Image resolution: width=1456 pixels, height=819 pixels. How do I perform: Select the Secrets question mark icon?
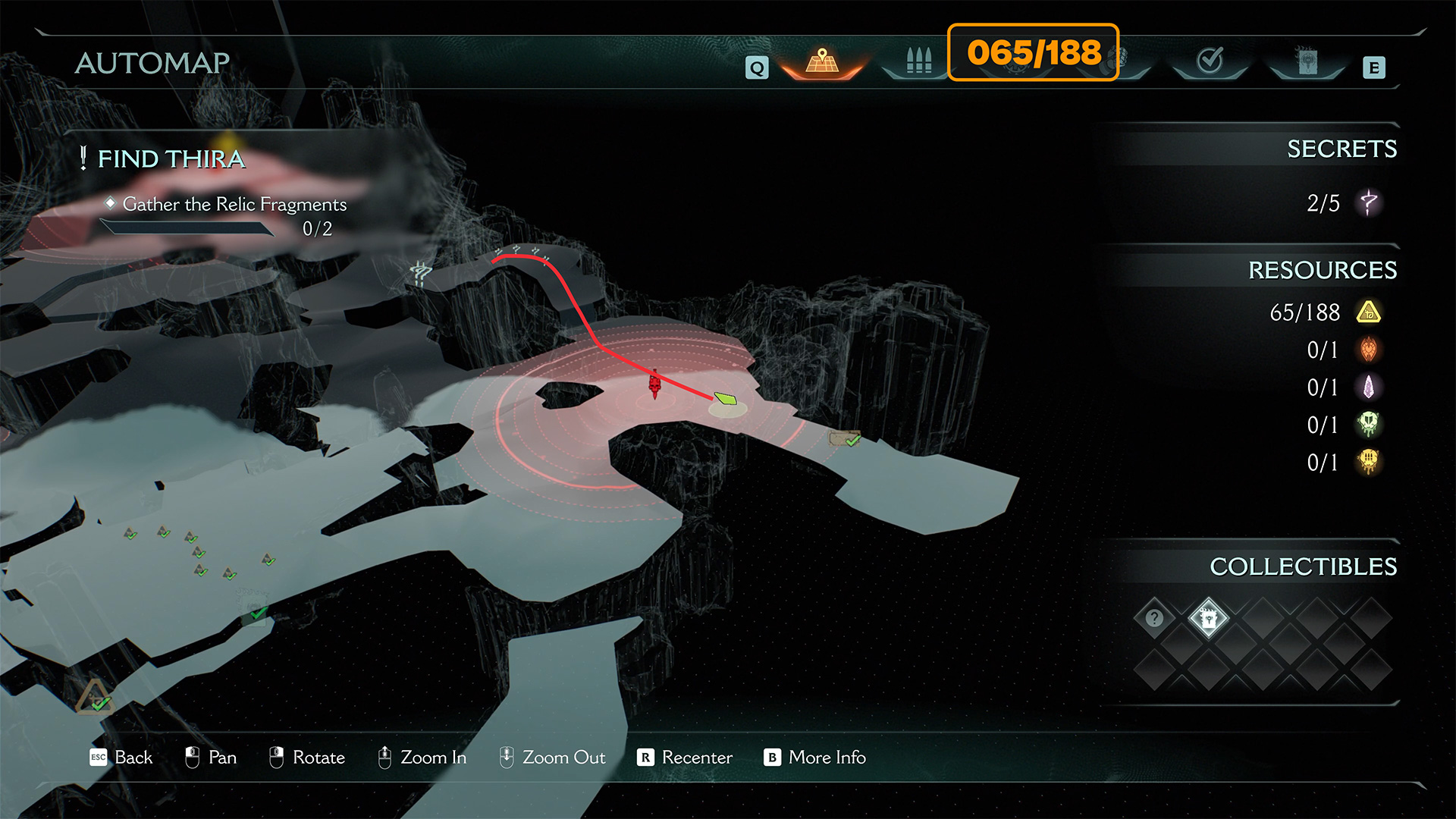pyautogui.click(x=1368, y=202)
